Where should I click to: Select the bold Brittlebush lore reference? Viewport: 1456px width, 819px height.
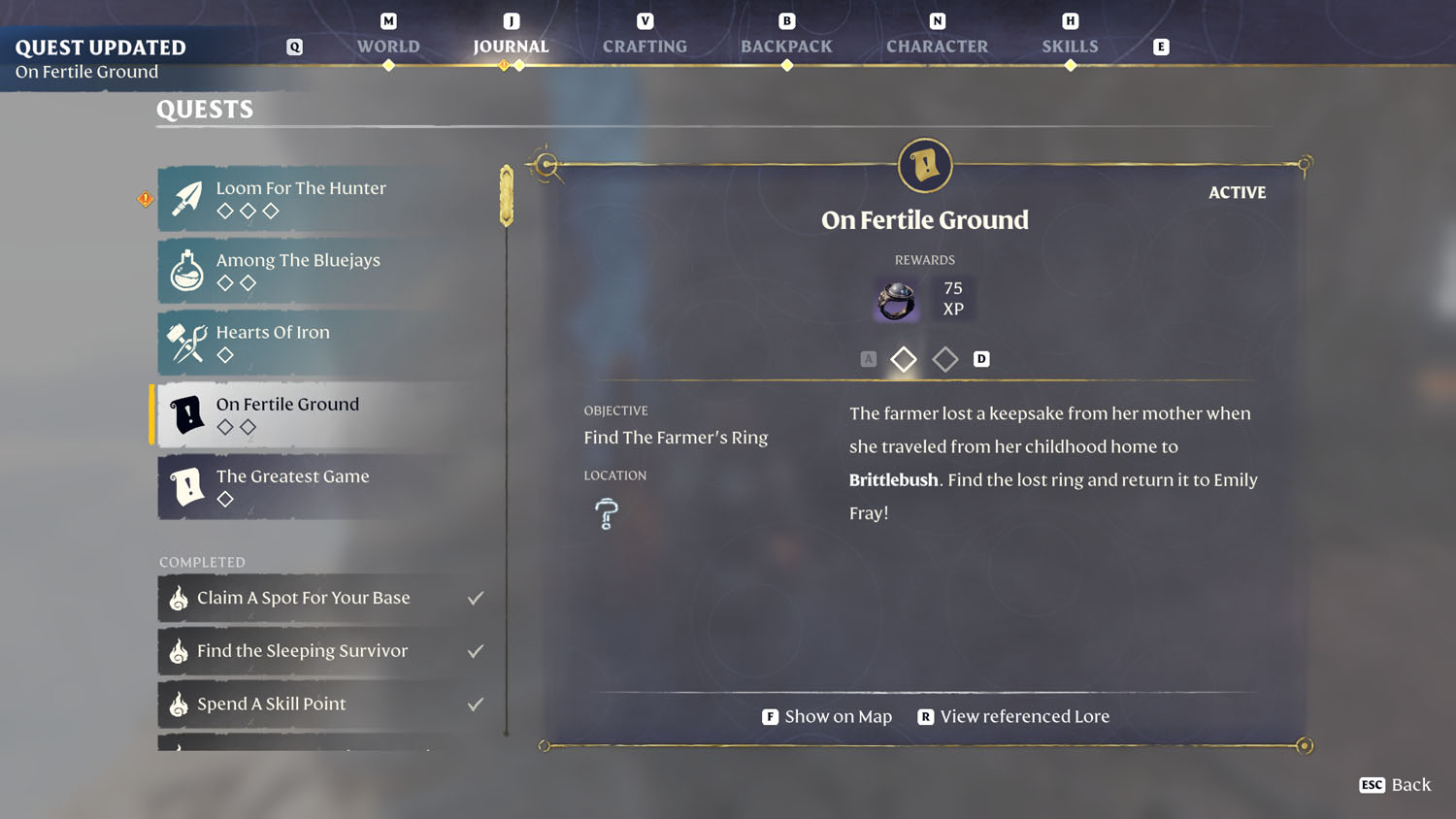click(893, 479)
